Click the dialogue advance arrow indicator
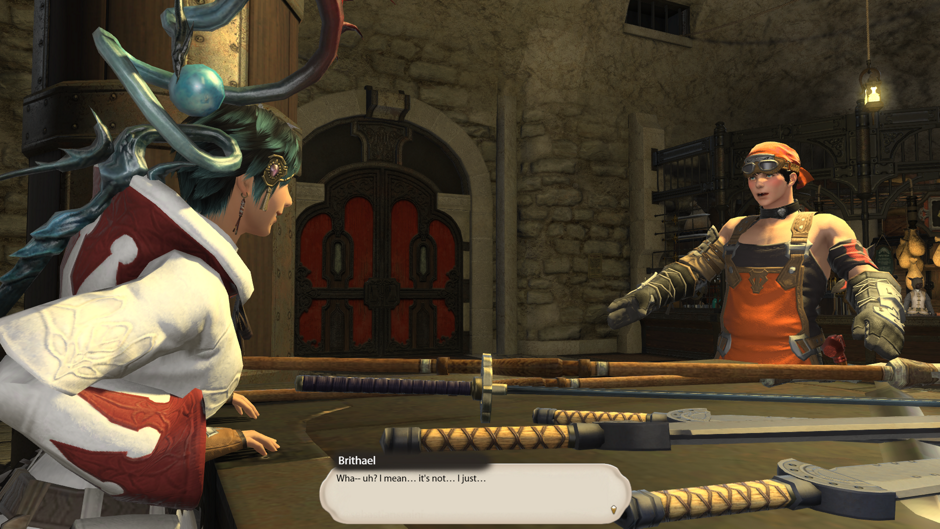This screenshot has height=529, width=940. coord(614,510)
